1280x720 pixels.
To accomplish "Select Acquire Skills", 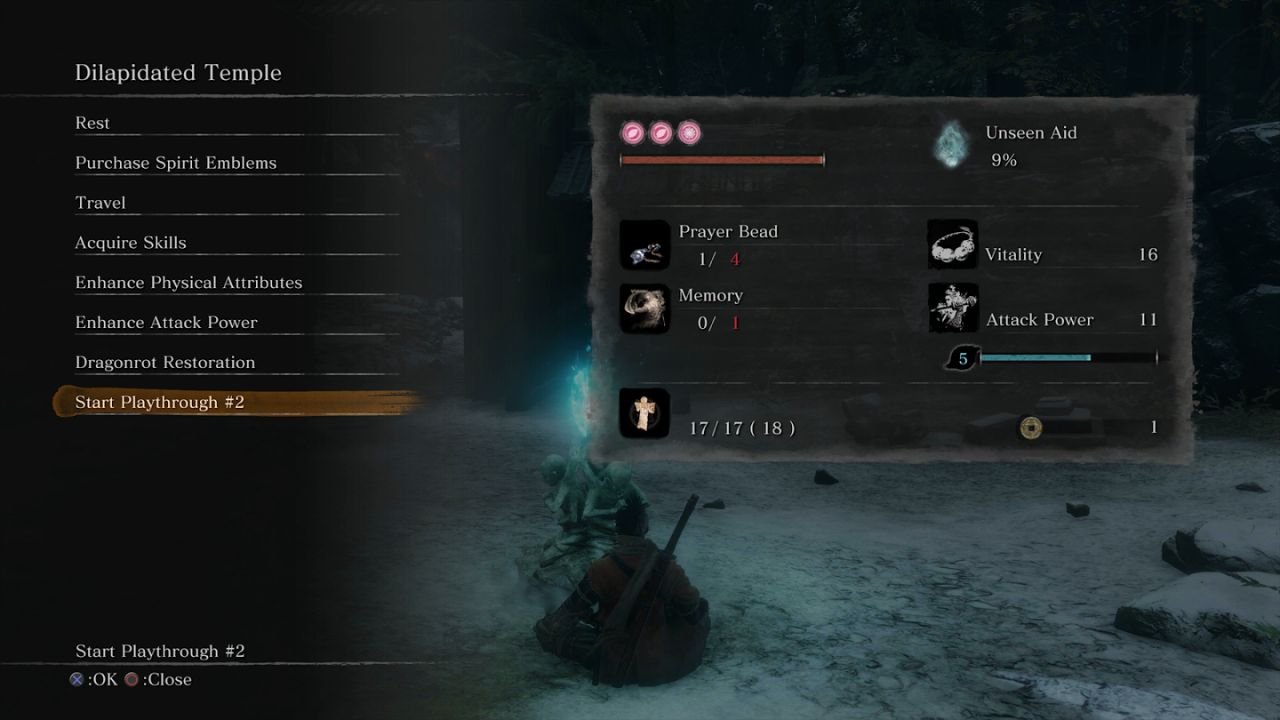I will pyautogui.click(x=130, y=242).
